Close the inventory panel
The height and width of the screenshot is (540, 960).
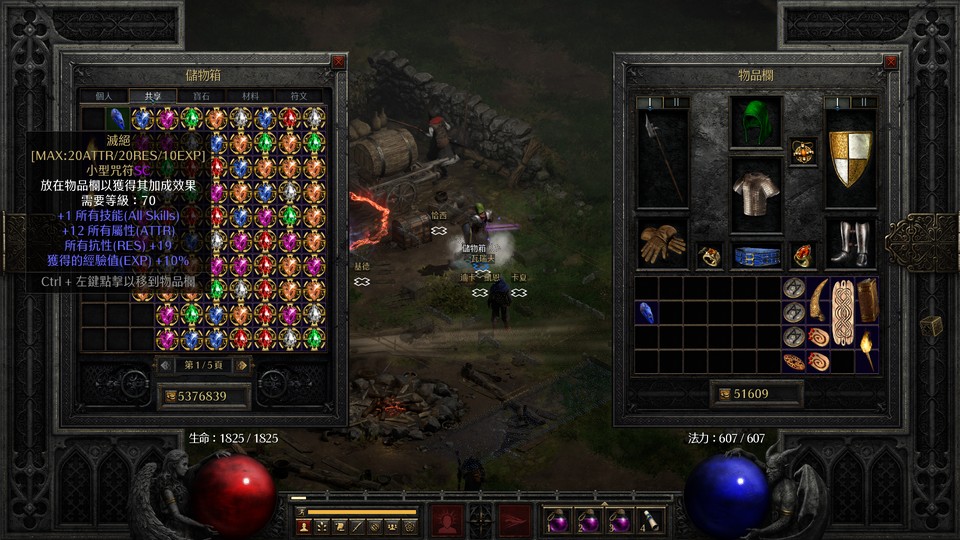point(890,62)
